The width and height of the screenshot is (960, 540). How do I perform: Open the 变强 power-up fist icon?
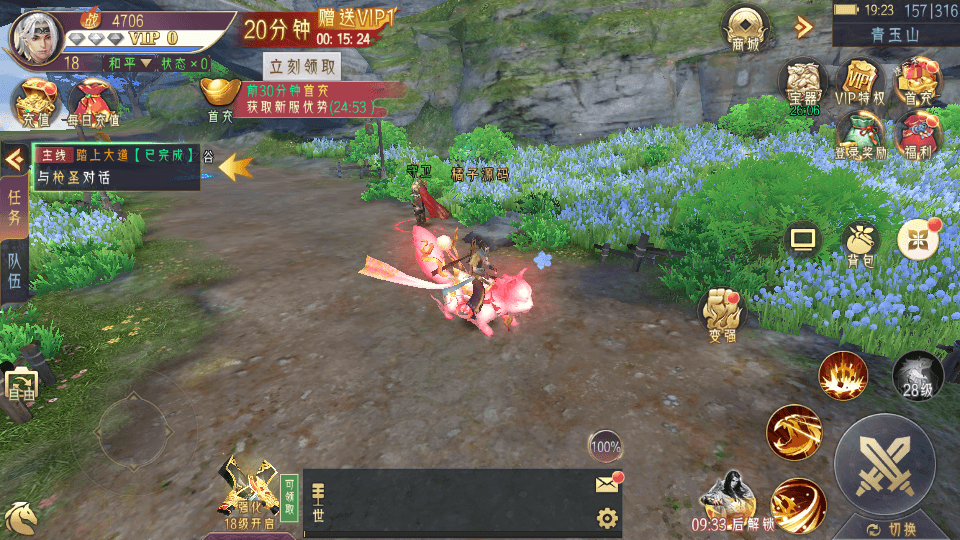point(722,312)
